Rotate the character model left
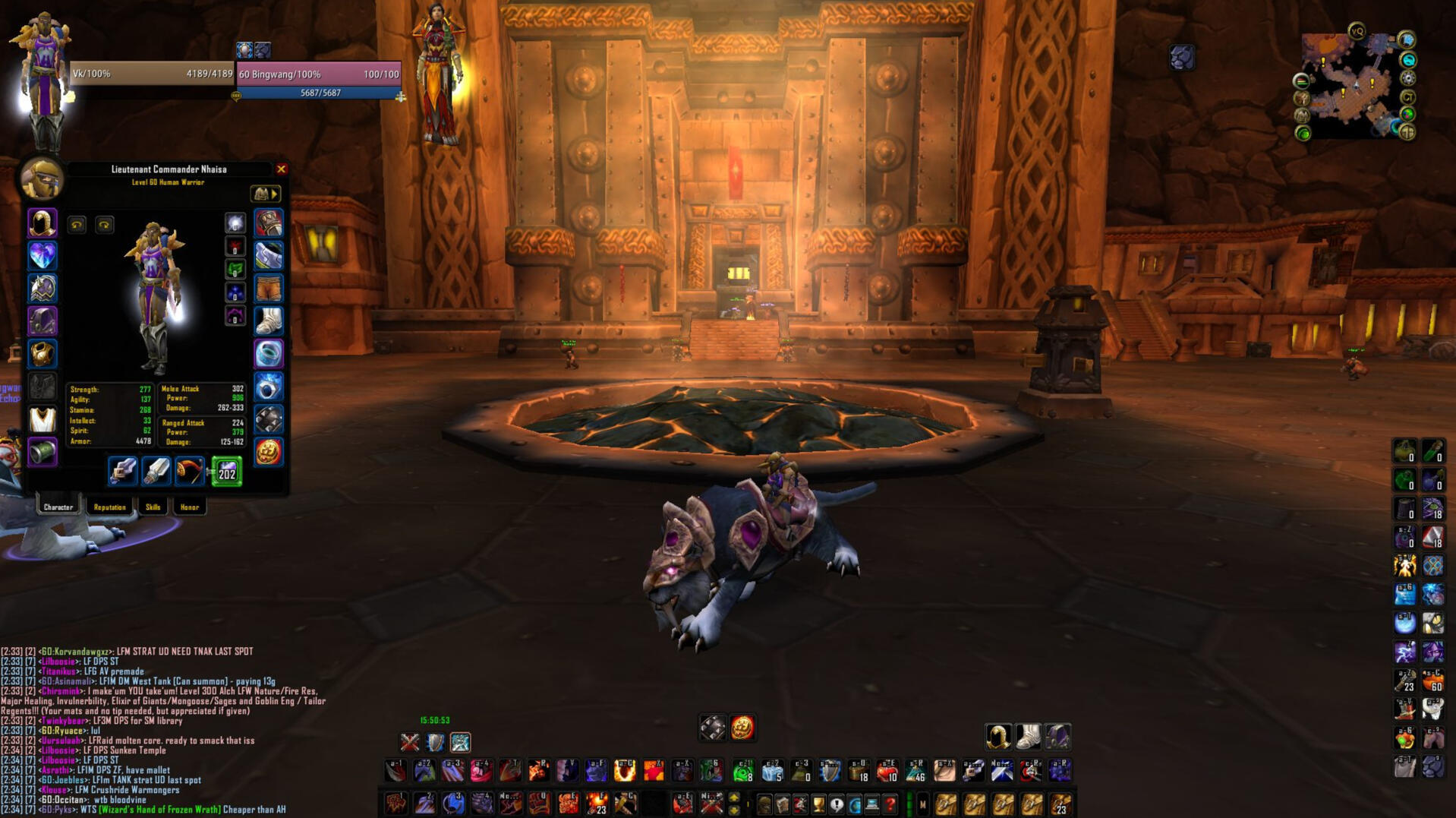Image resolution: width=1456 pixels, height=818 pixels. click(77, 225)
